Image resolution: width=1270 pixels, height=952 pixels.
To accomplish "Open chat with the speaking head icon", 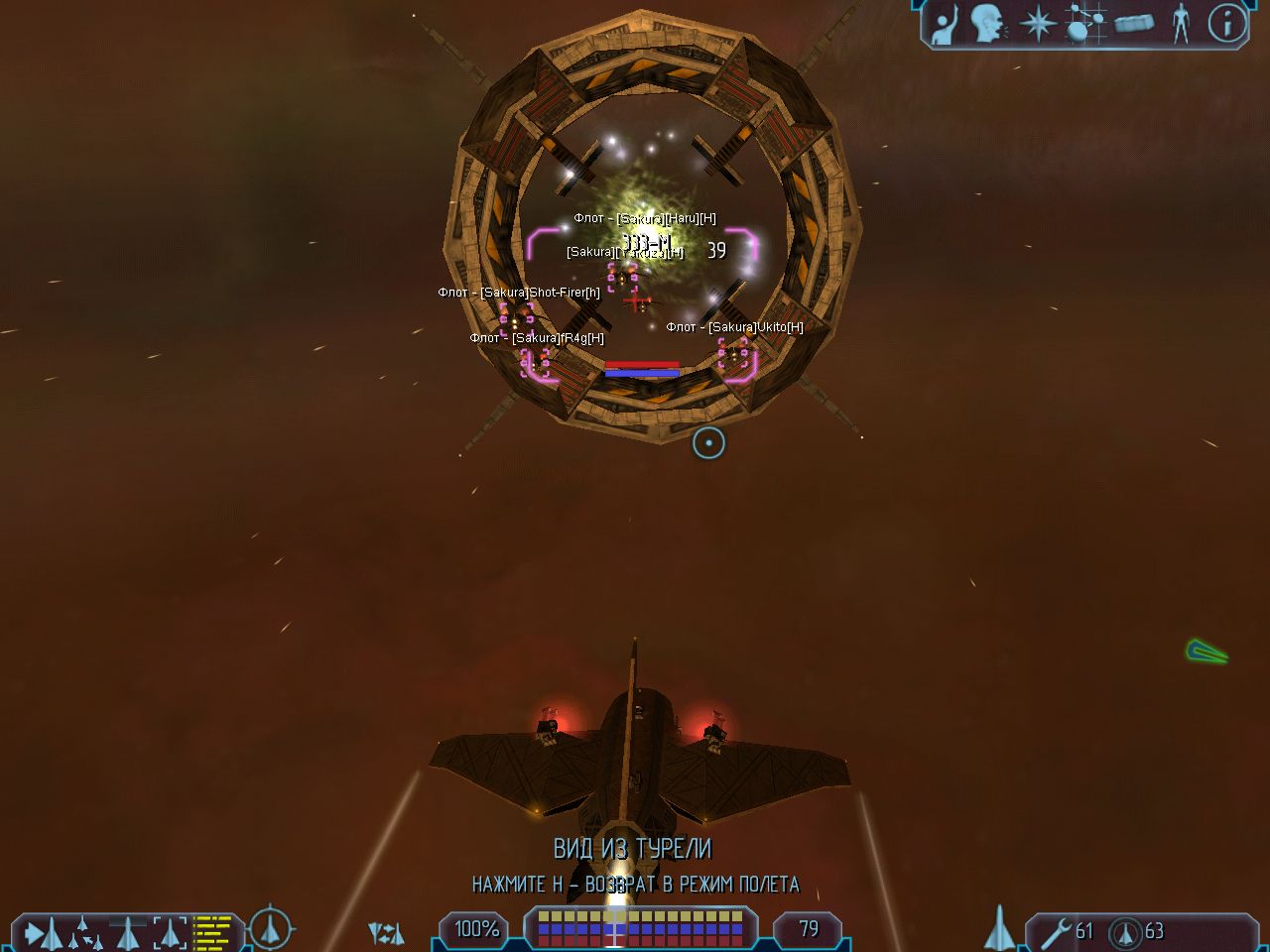I will tap(987, 24).
